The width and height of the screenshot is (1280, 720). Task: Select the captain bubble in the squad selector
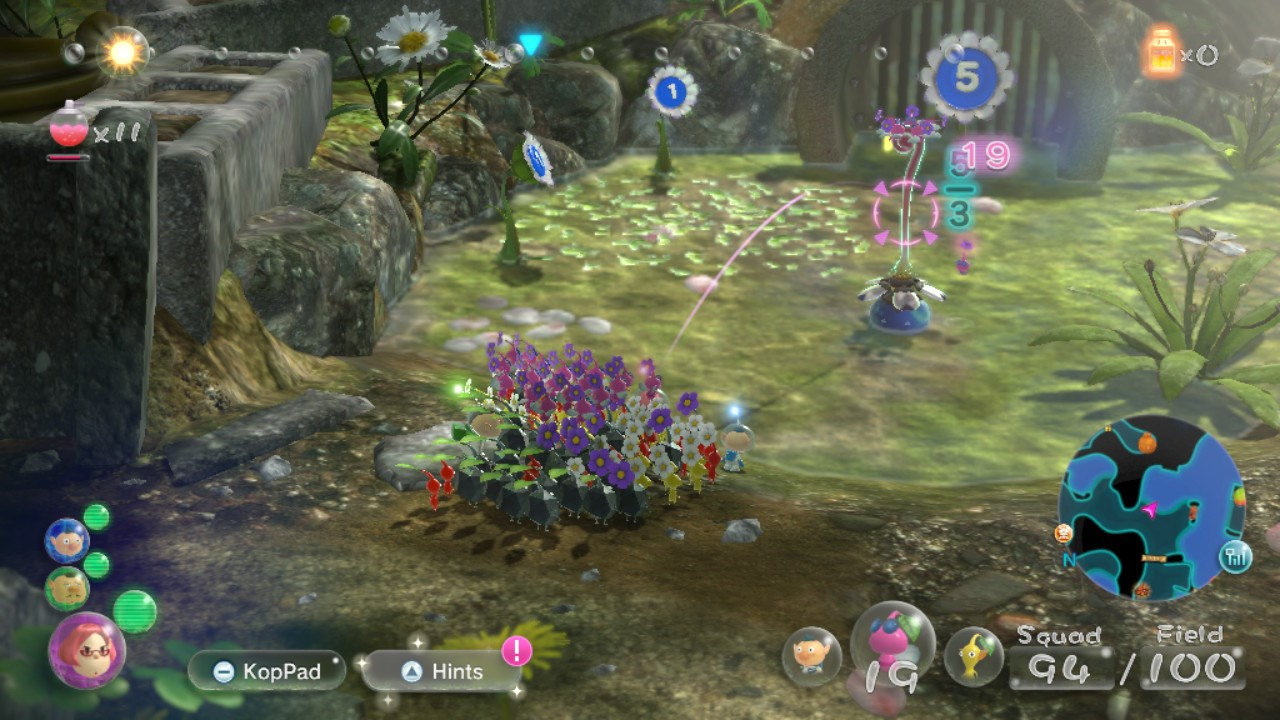811,656
